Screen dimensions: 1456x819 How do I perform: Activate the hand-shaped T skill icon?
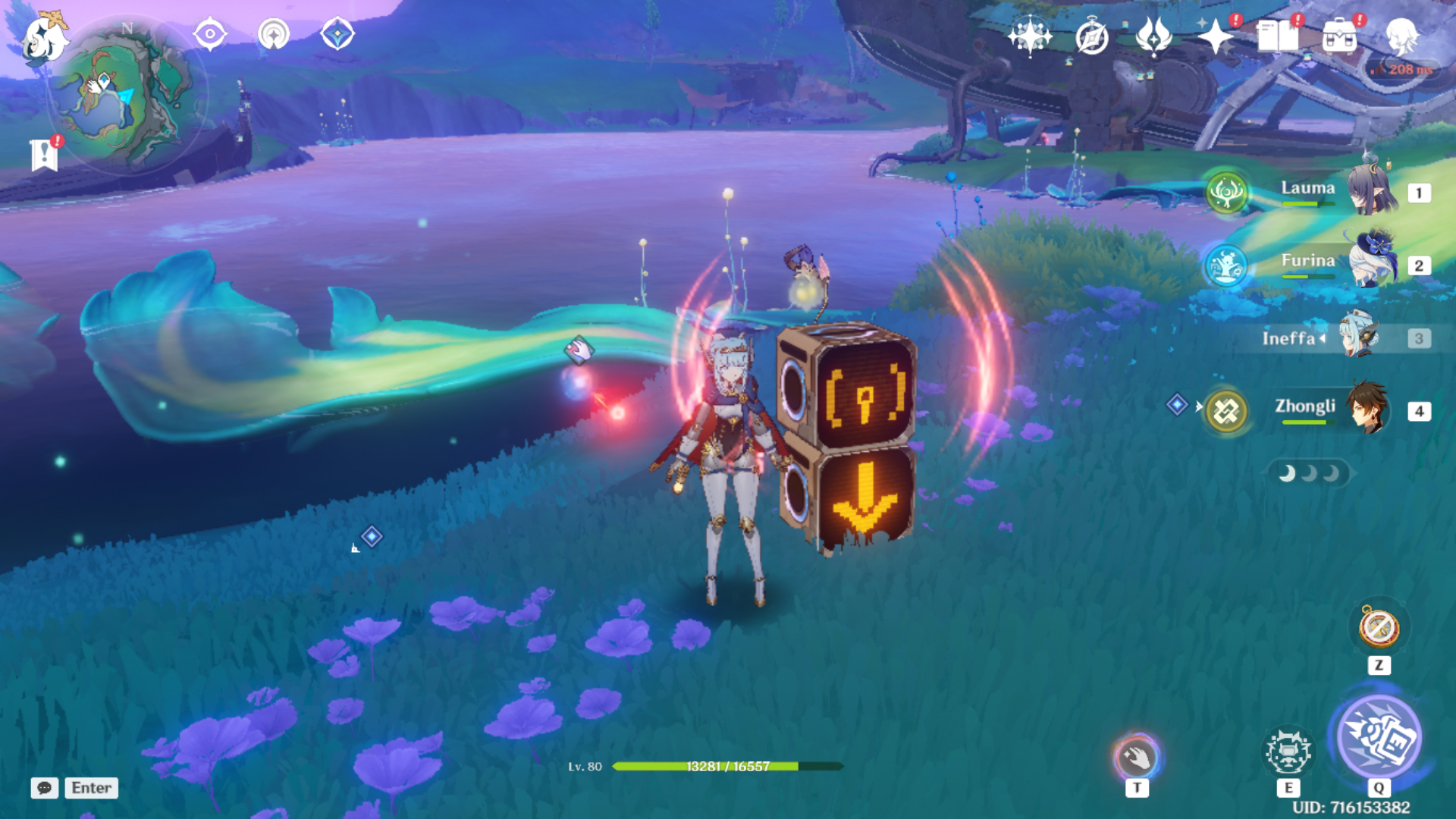1137,757
